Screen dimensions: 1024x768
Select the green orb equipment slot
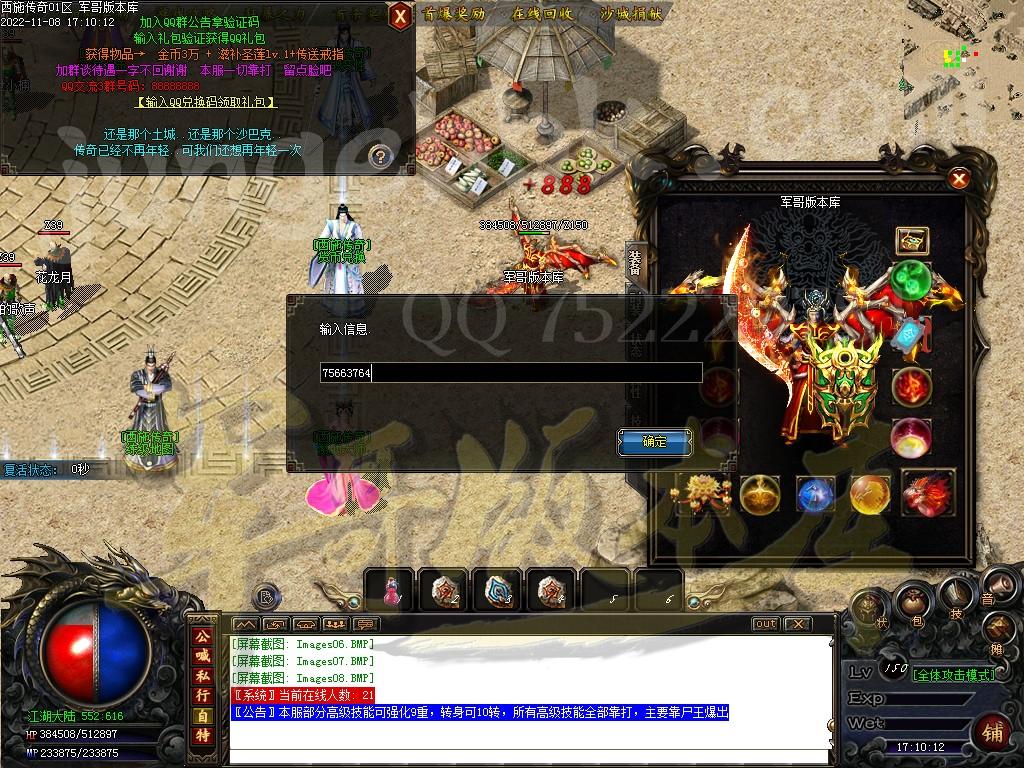coord(910,280)
